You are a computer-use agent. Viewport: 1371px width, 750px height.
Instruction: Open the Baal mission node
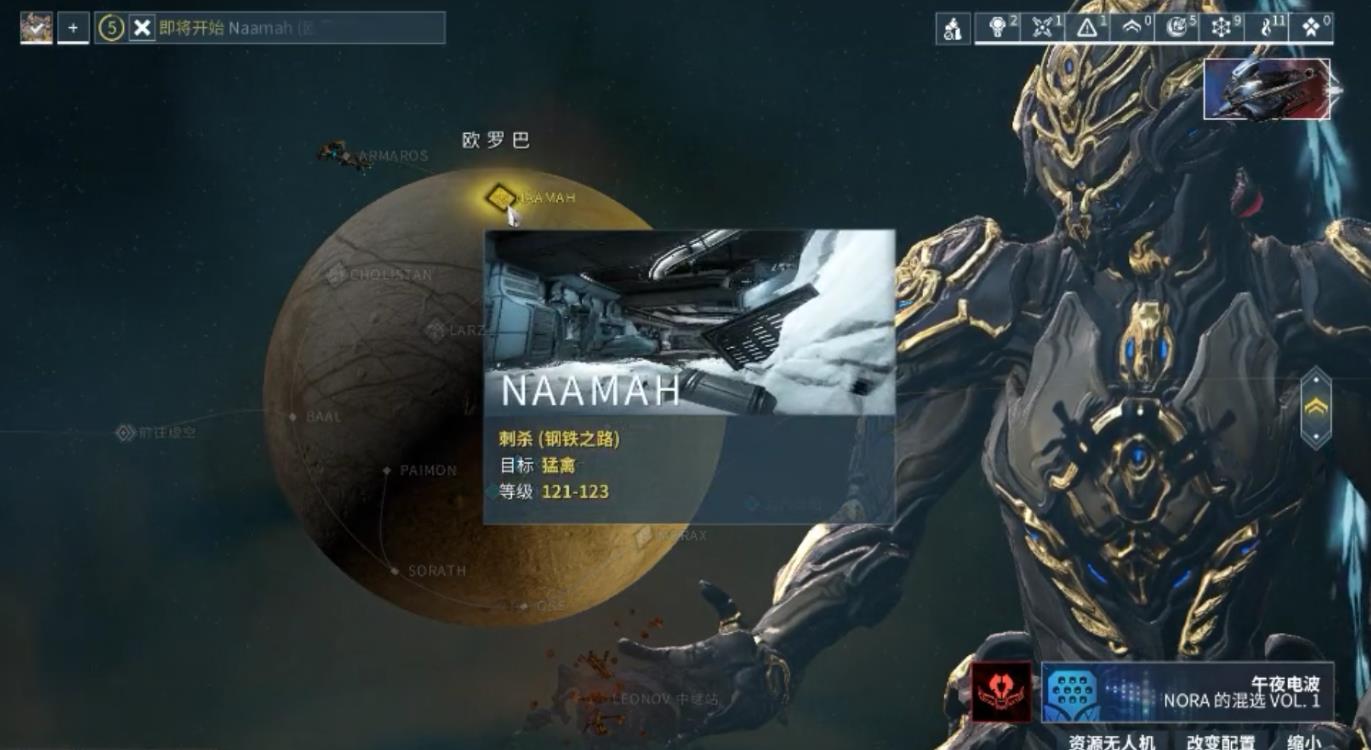tap(293, 416)
